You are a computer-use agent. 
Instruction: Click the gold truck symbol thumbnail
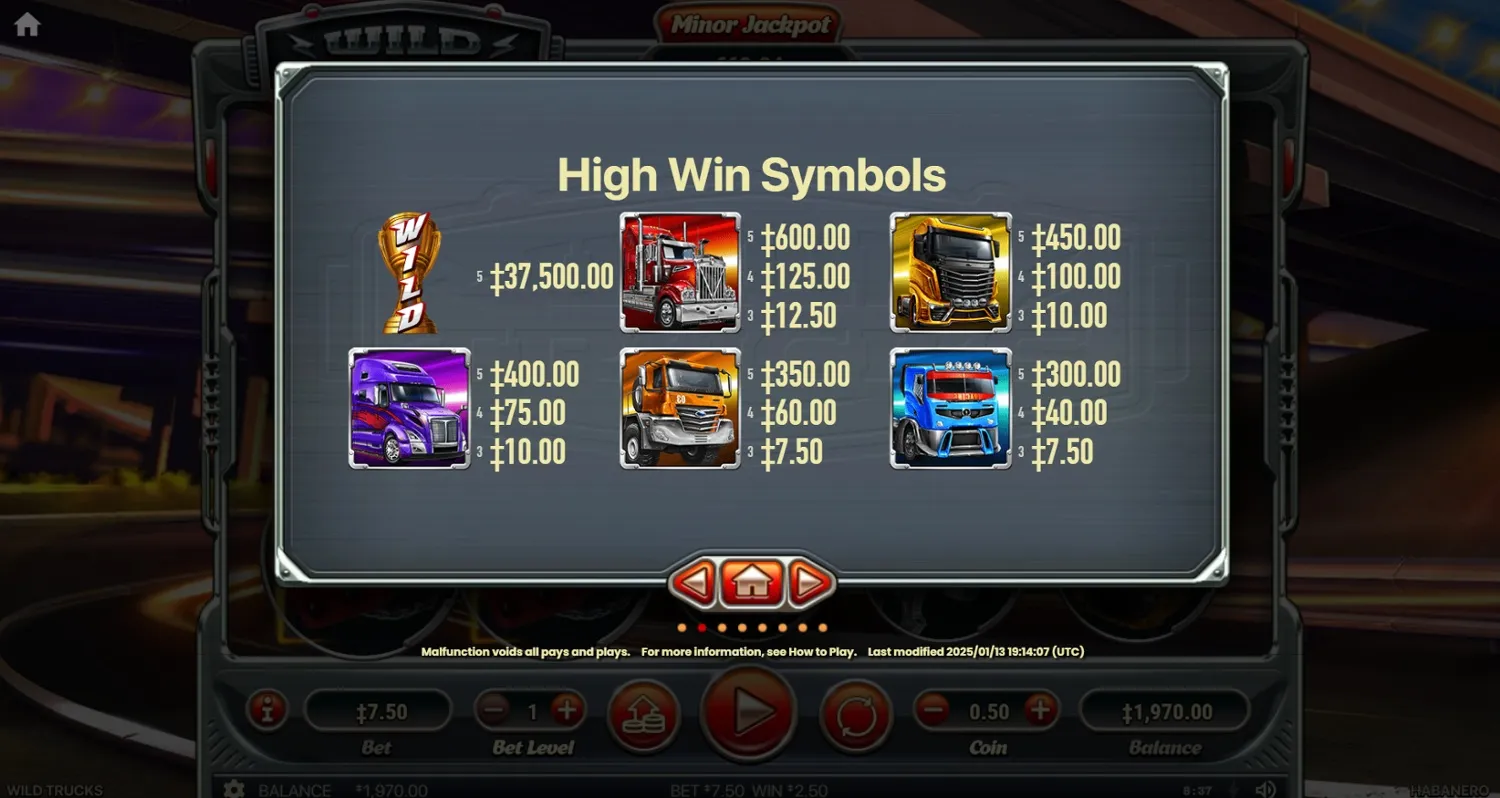[950, 270]
